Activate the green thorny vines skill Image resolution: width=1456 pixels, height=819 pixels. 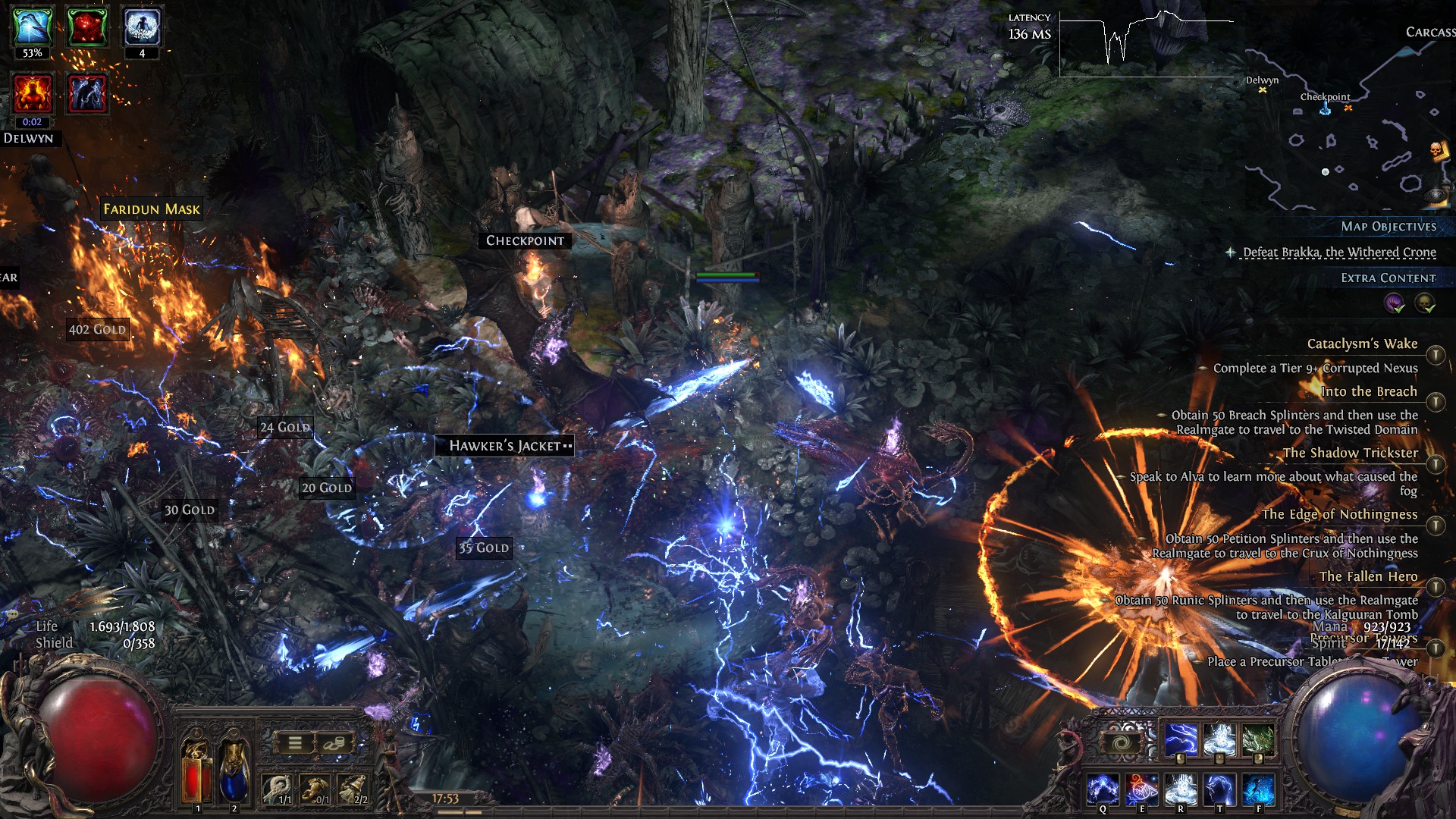(1258, 739)
